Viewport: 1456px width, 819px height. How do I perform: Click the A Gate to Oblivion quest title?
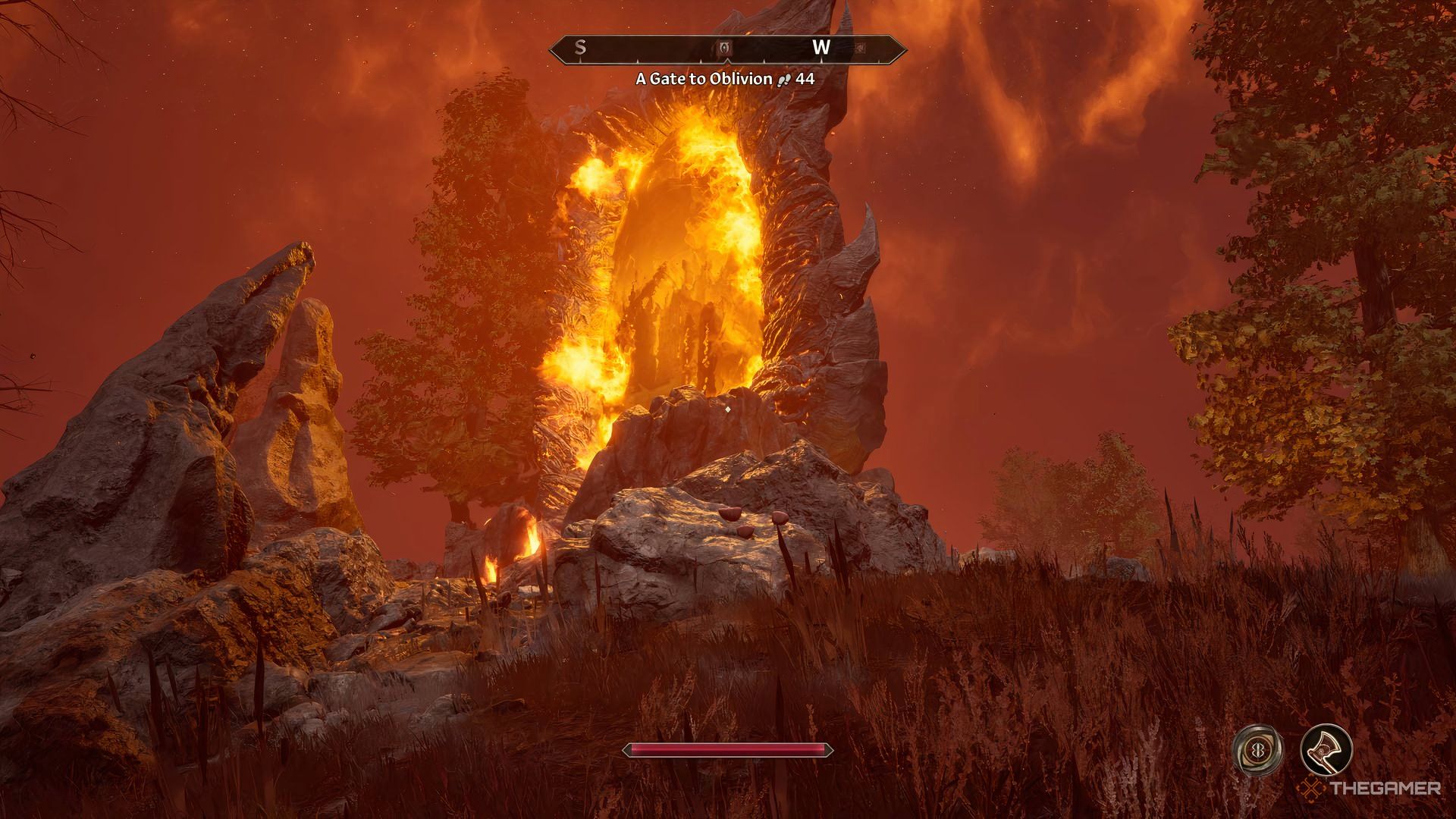[x=704, y=79]
